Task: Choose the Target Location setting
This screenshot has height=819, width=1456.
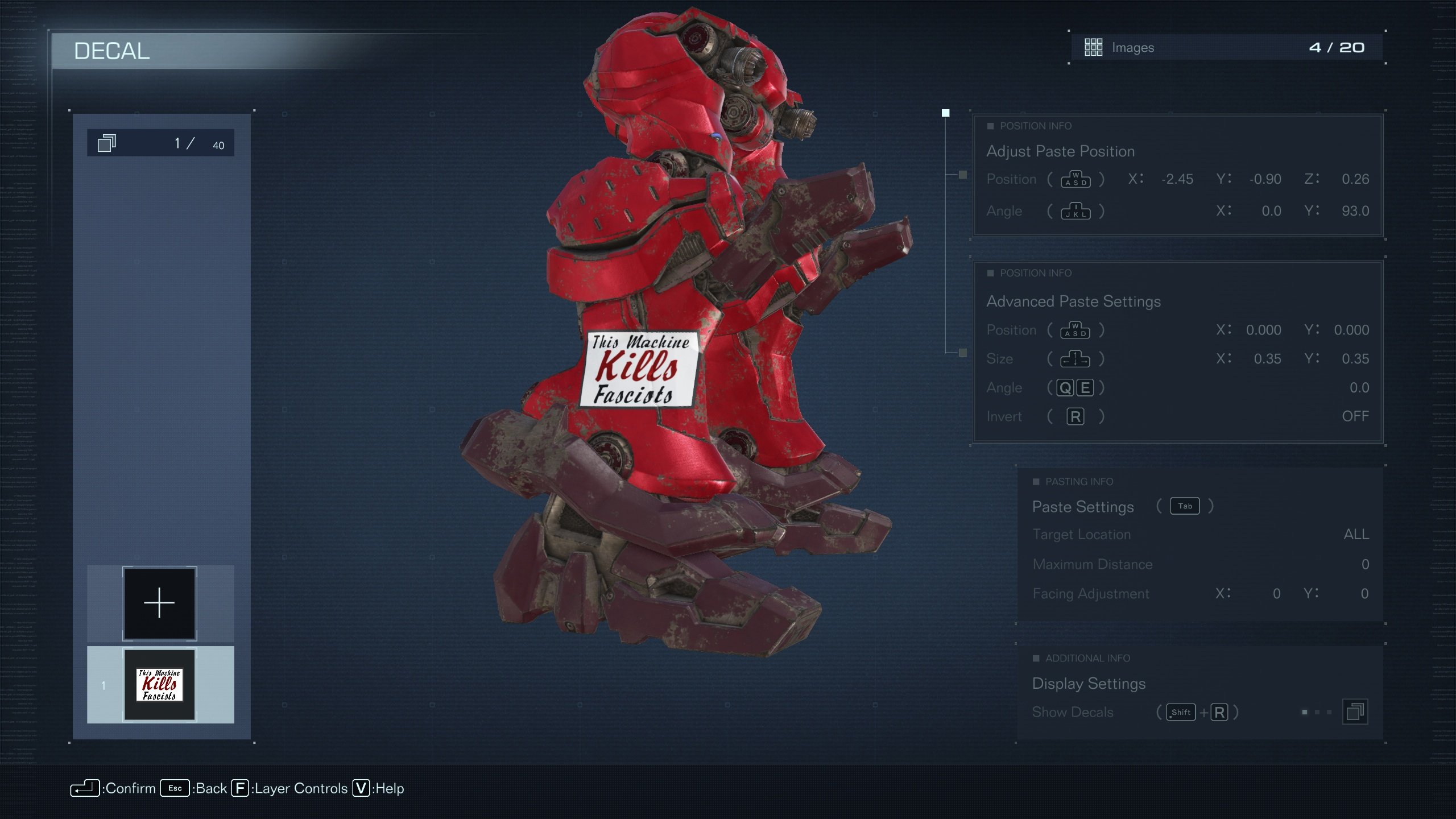Action: pos(1199,535)
